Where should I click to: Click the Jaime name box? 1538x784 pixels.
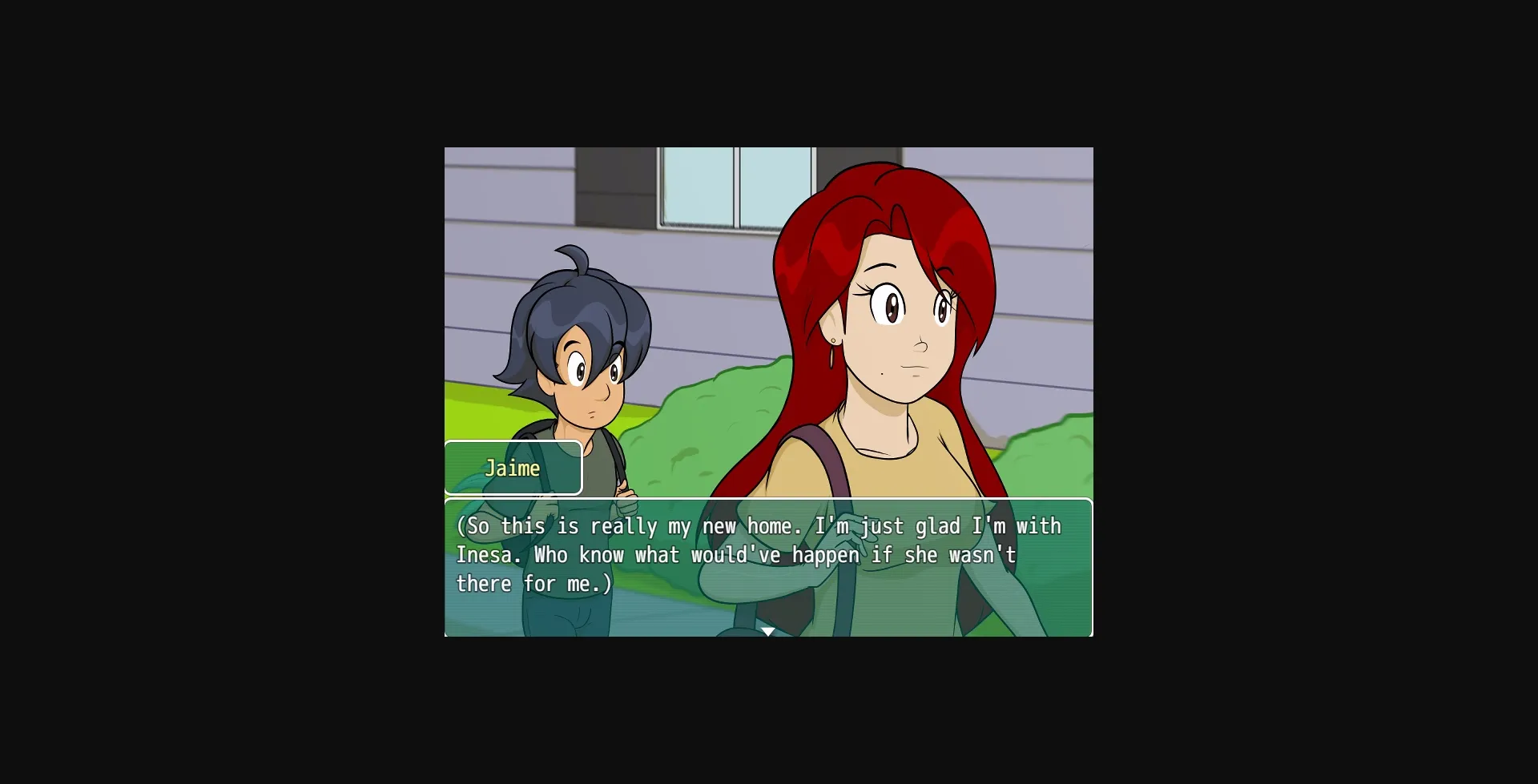pyautogui.click(x=513, y=468)
